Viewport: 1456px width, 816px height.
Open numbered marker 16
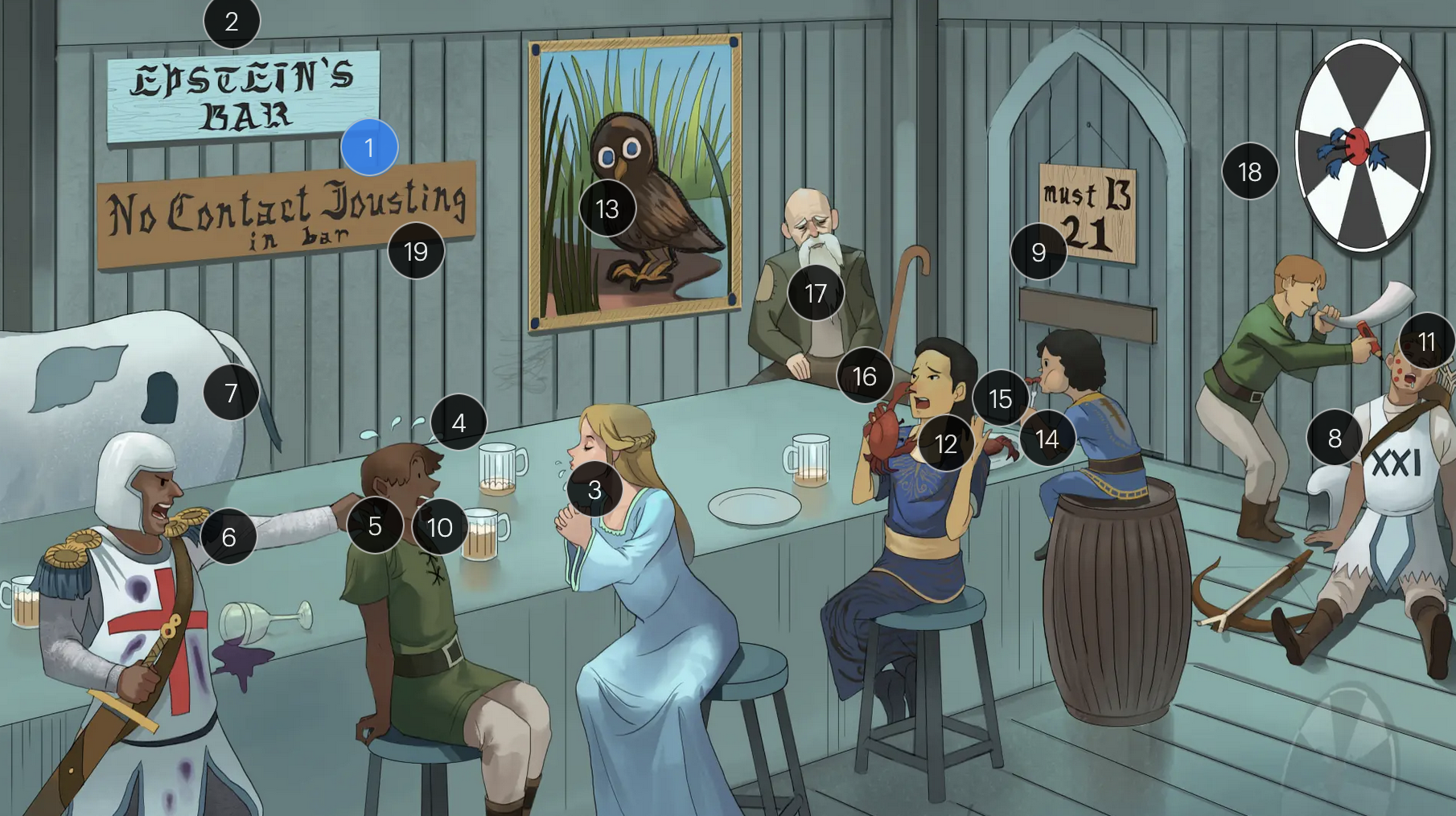(x=865, y=376)
